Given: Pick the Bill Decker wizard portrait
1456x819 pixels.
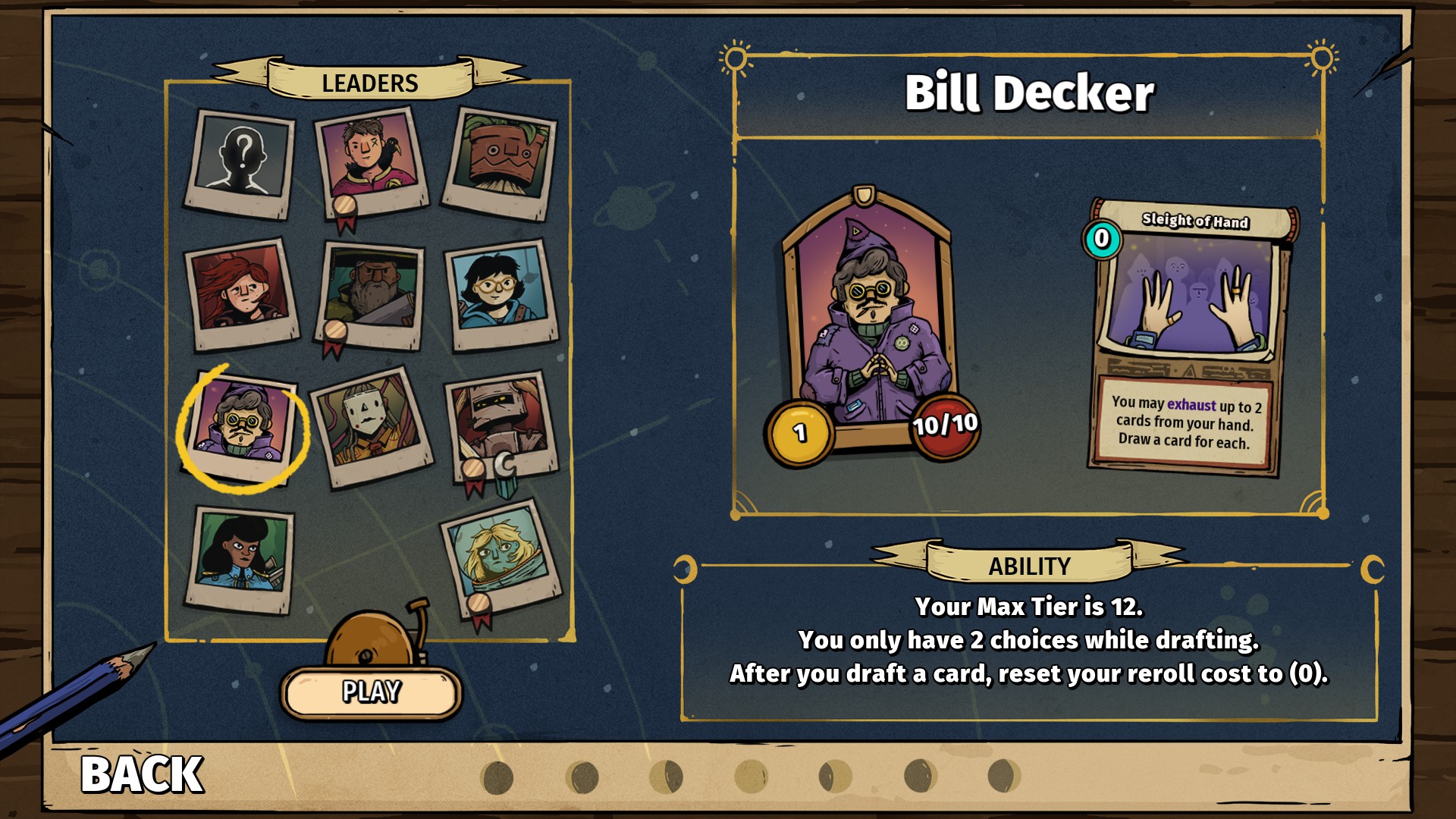Looking at the screenshot, I should pos(242,424).
